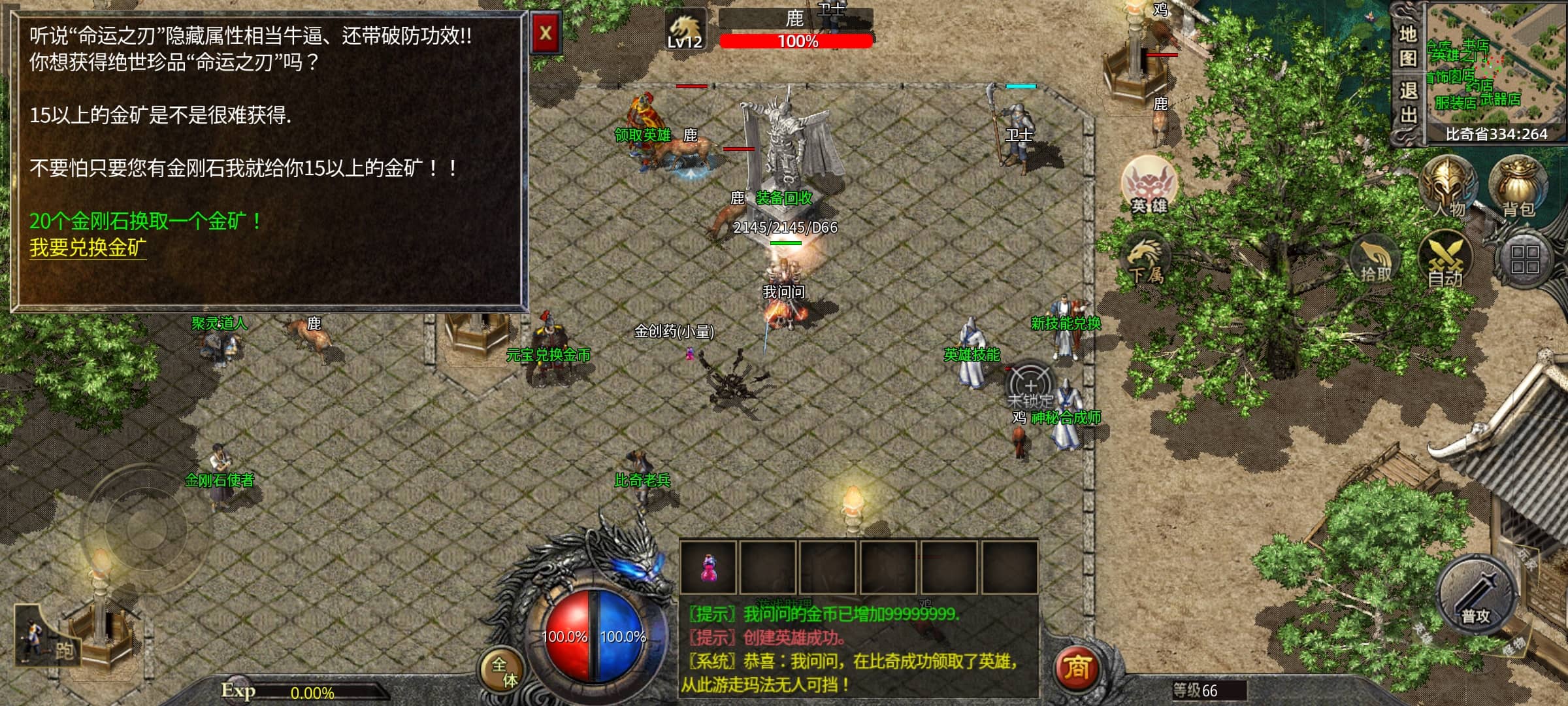Open the 商 shop button

pyautogui.click(x=1076, y=667)
